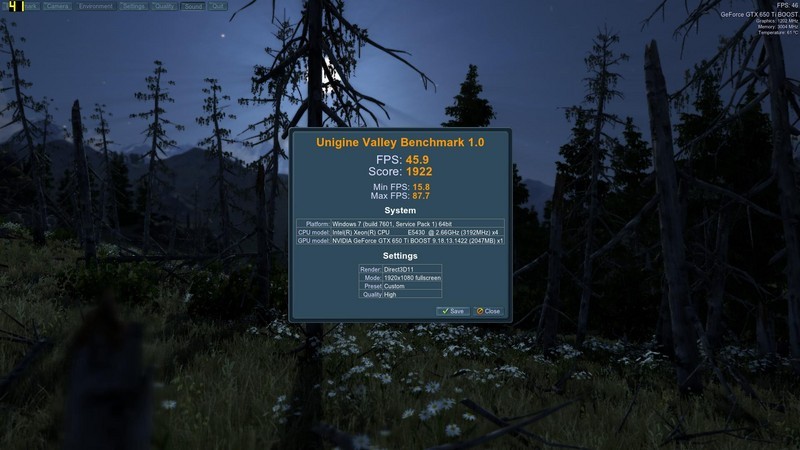Save the benchmark results
Viewport: 800px width, 450px height.
point(452,311)
